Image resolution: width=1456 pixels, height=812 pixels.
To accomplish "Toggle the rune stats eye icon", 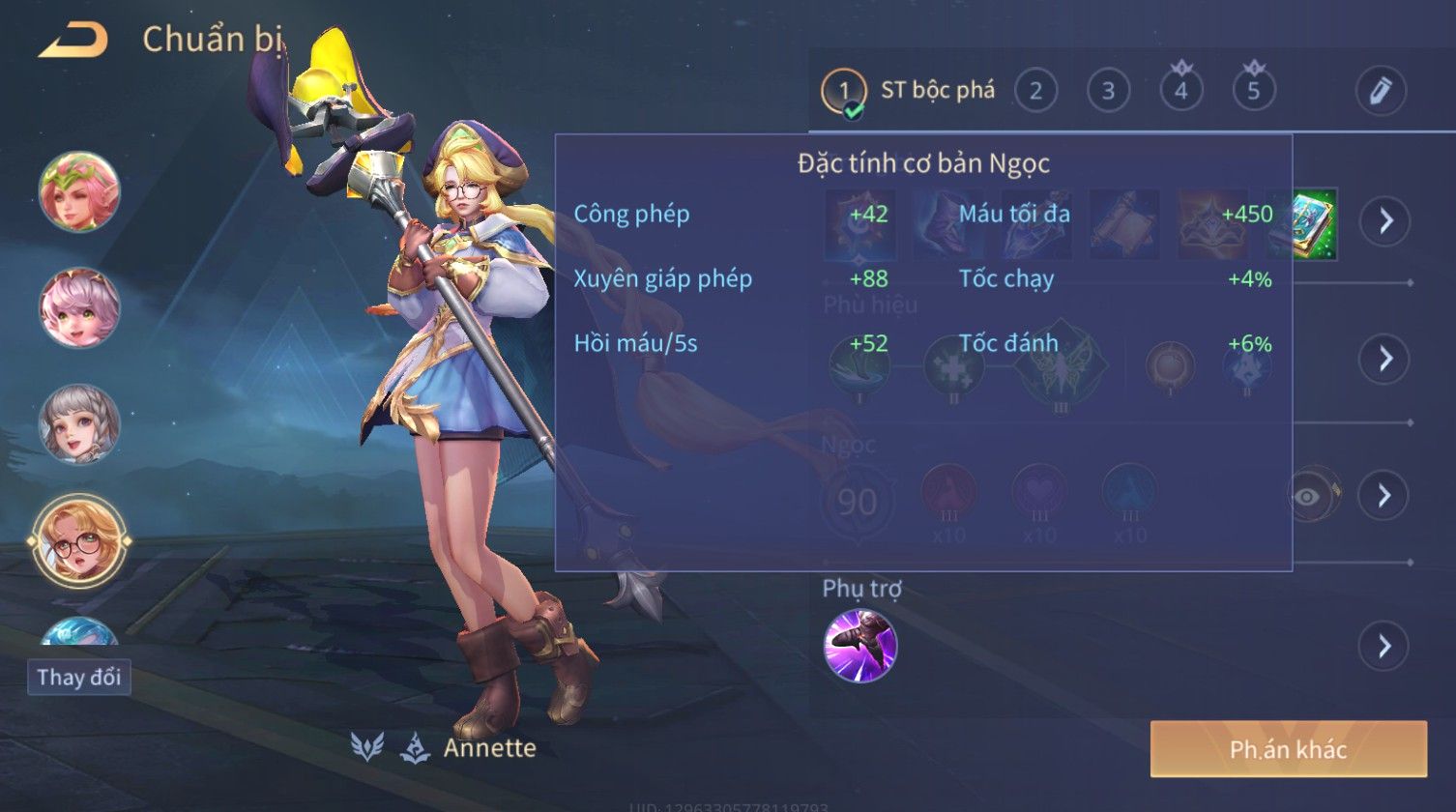I will (x=1308, y=496).
